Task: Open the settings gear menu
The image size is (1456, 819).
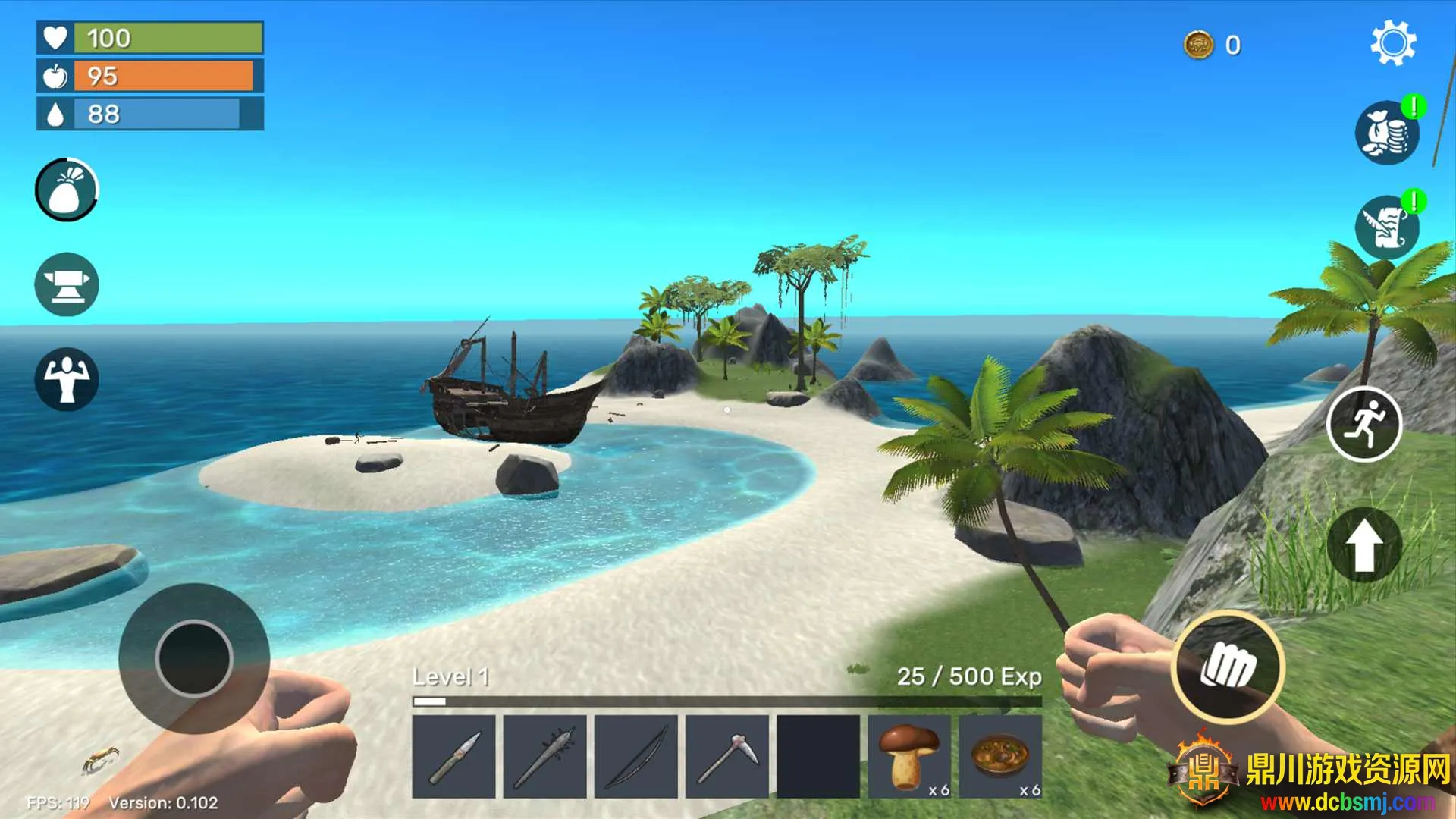Action: (x=1393, y=44)
